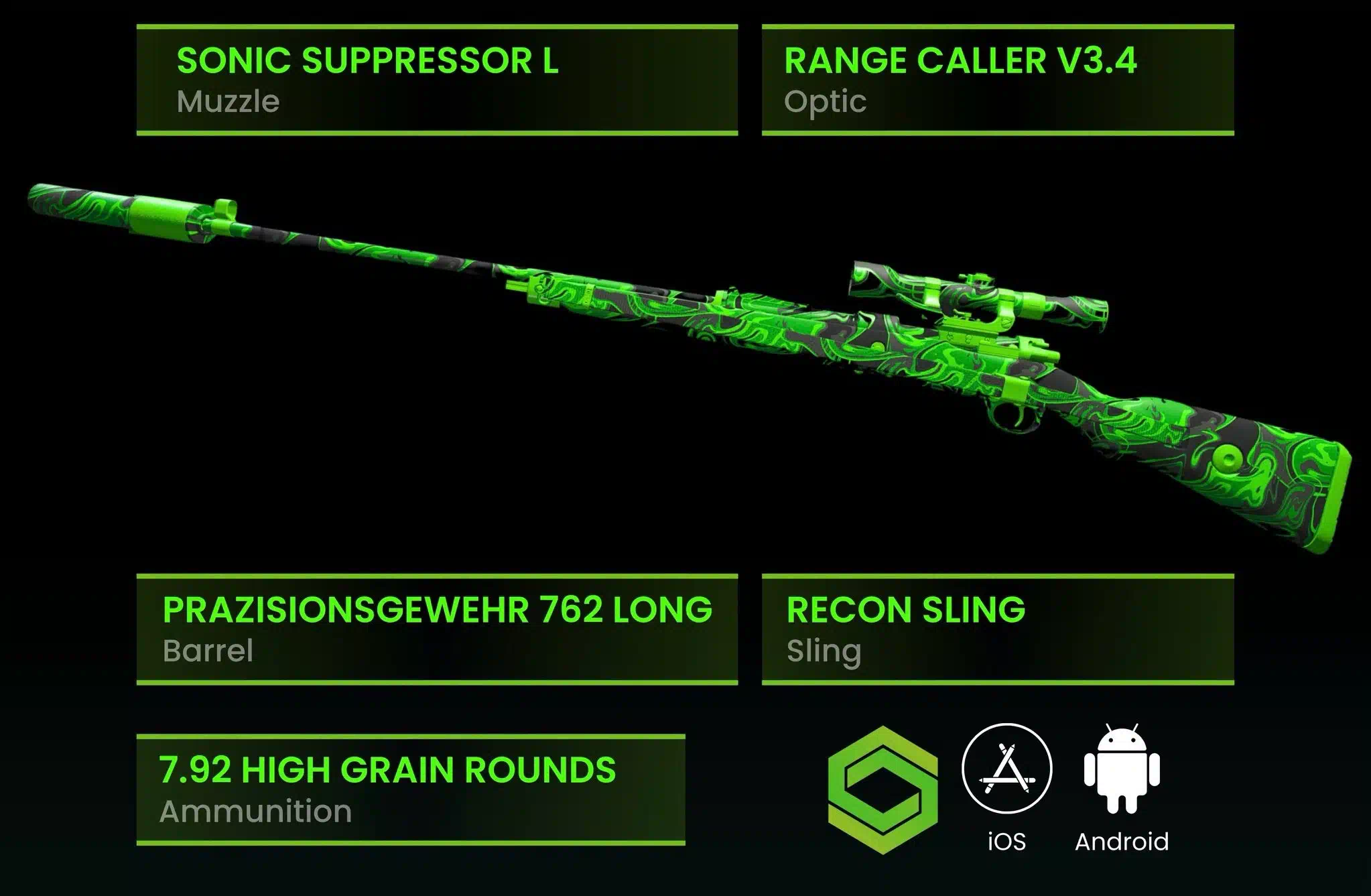Choose the Range Caller V3.4 optic panel
1371x896 pixels.
997,80
